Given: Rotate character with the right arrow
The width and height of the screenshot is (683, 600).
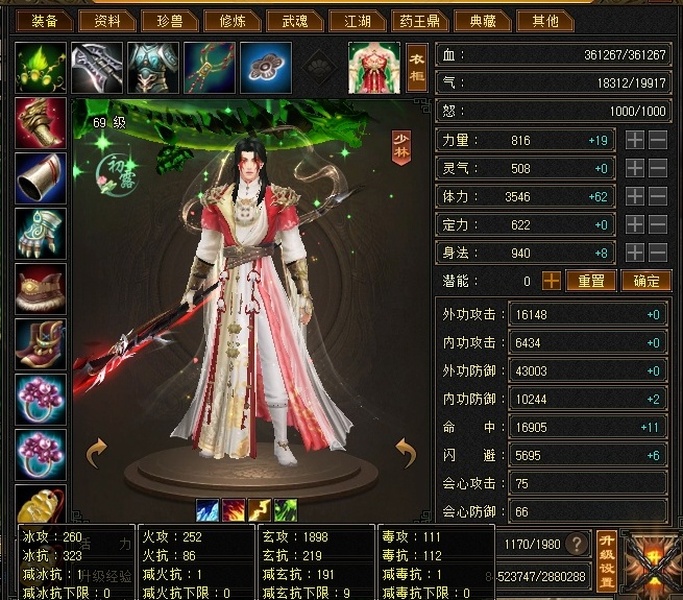Looking at the screenshot, I should [405, 453].
